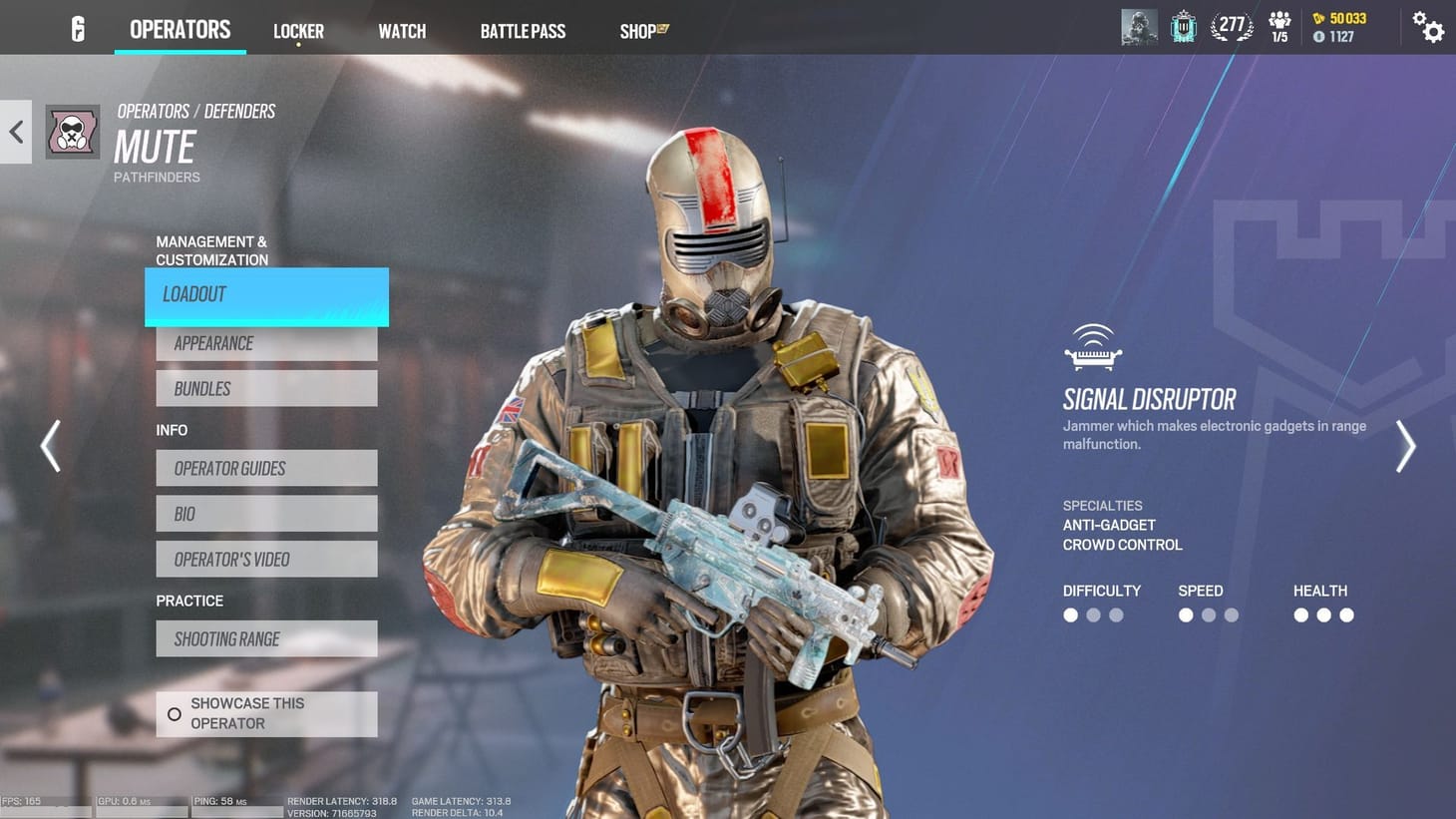Image resolution: width=1456 pixels, height=819 pixels.
Task: Switch to the LOCKER tab
Action: pyautogui.click(x=298, y=30)
